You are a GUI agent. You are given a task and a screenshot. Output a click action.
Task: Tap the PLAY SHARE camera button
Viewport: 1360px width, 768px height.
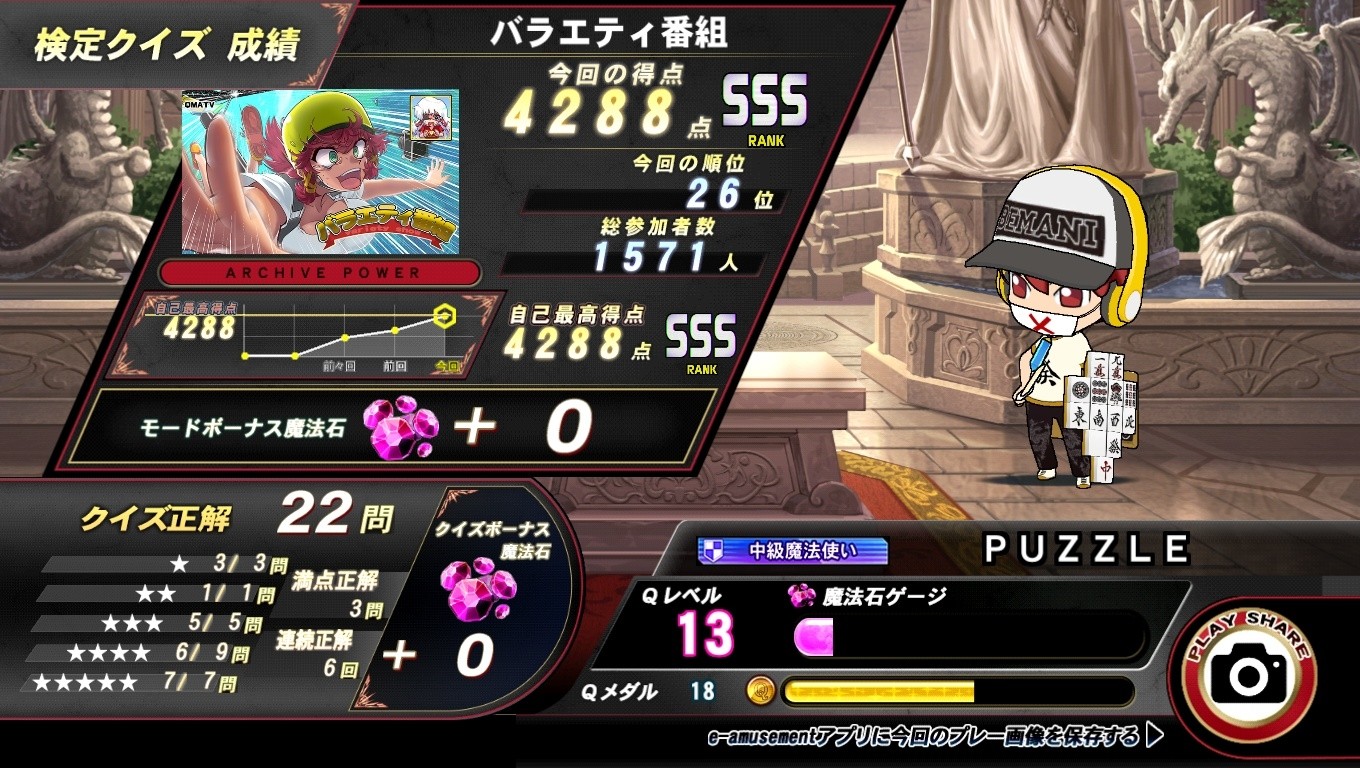tap(1248, 673)
